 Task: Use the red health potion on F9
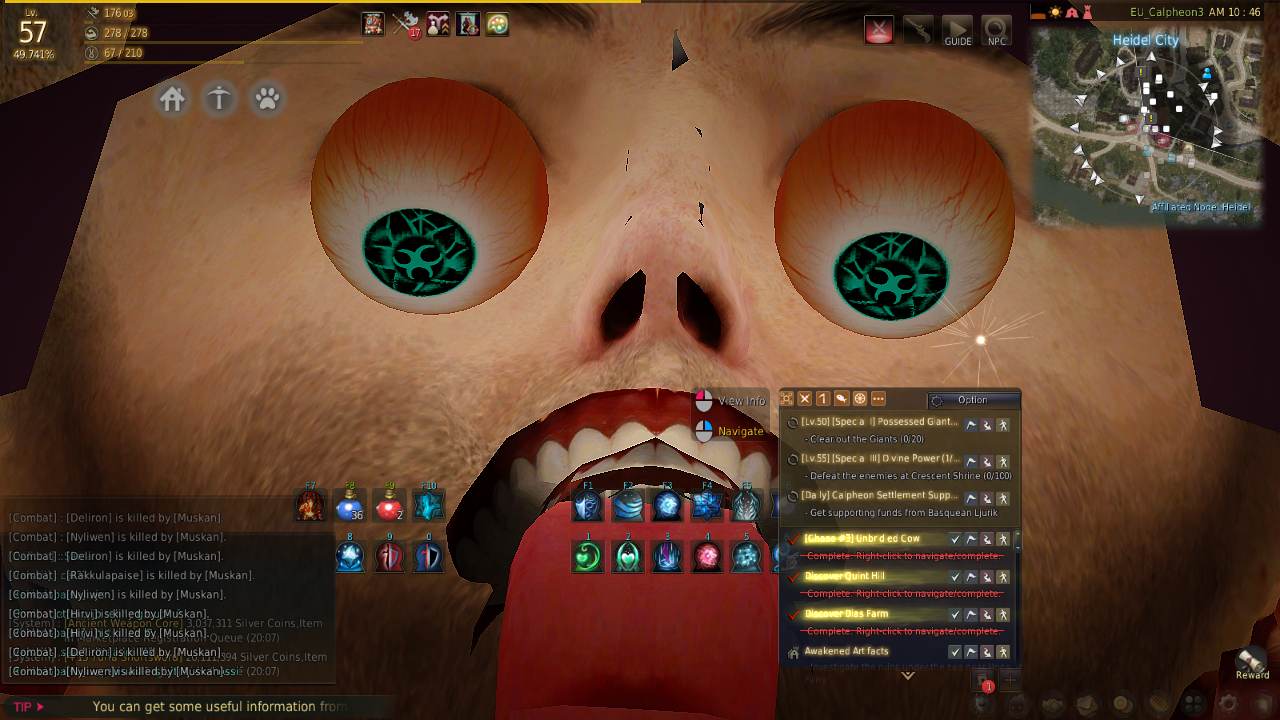click(388, 507)
